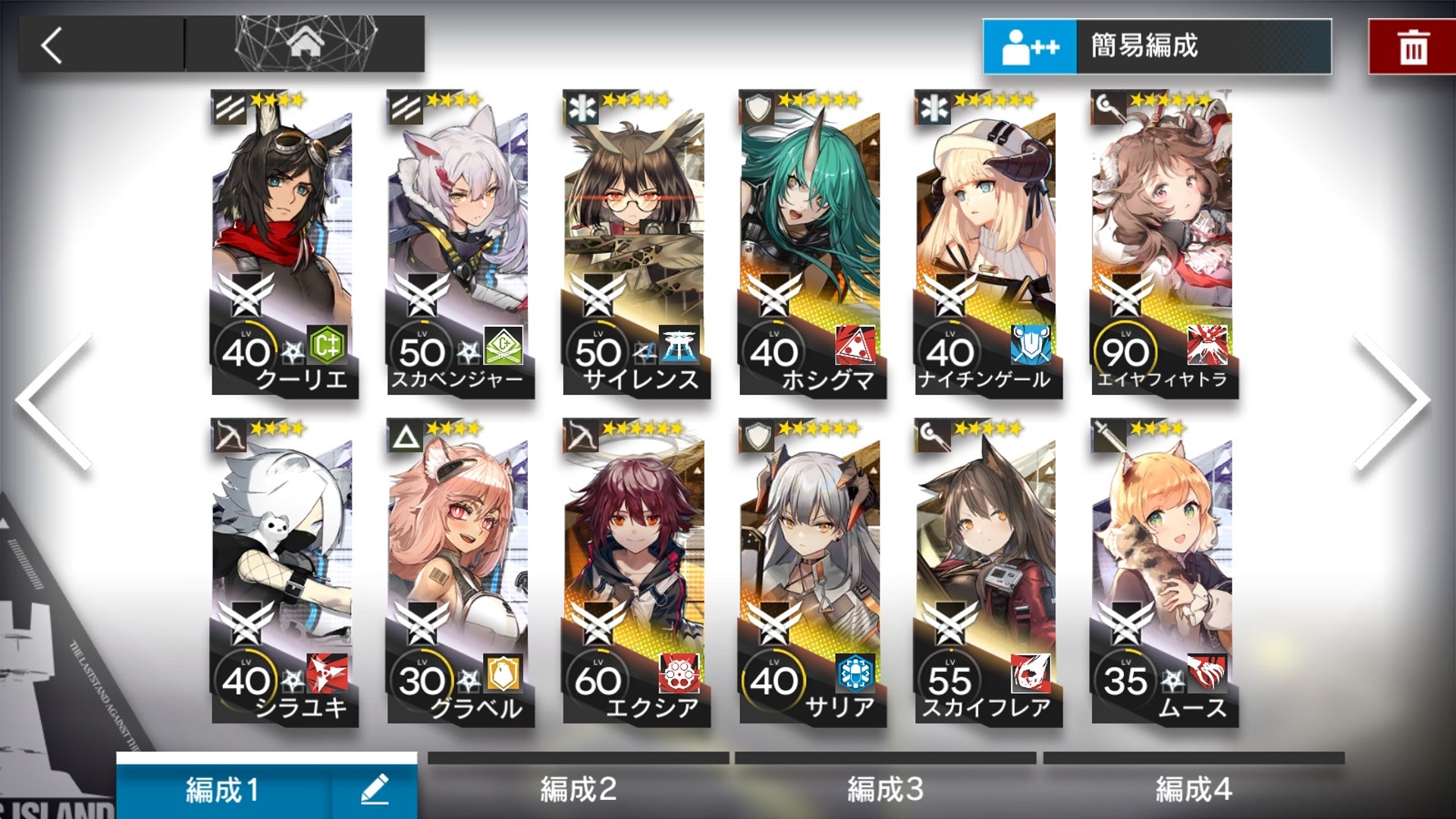Switch to the 編成2 squad tab
This screenshot has width=1456, height=819.
[x=578, y=789]
